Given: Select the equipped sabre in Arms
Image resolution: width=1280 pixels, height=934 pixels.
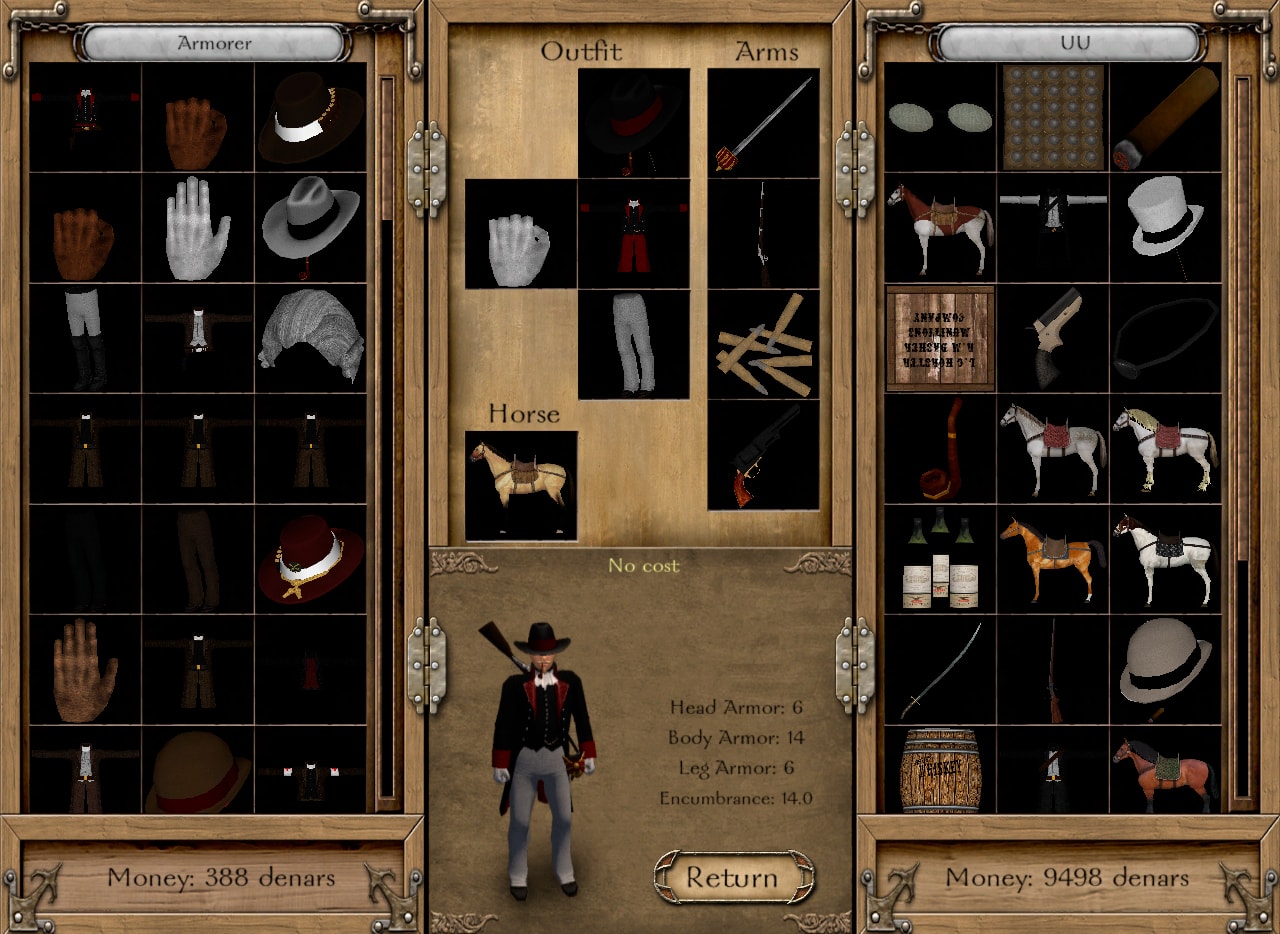Looking at the screenshot, I should 763,124.
